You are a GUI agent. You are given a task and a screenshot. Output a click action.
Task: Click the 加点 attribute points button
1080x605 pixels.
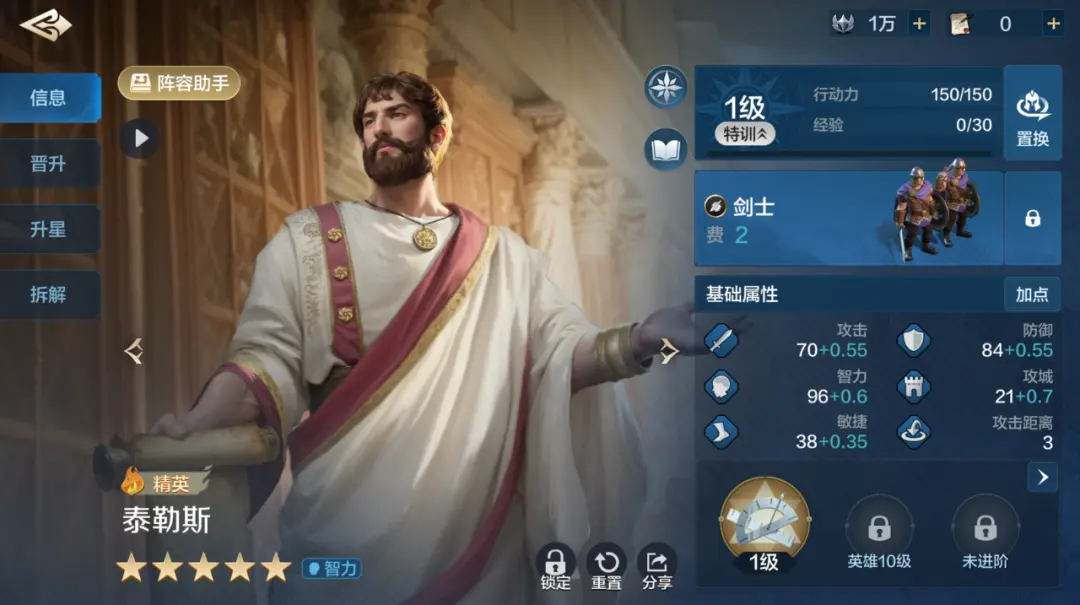(x=1032, y=294)
